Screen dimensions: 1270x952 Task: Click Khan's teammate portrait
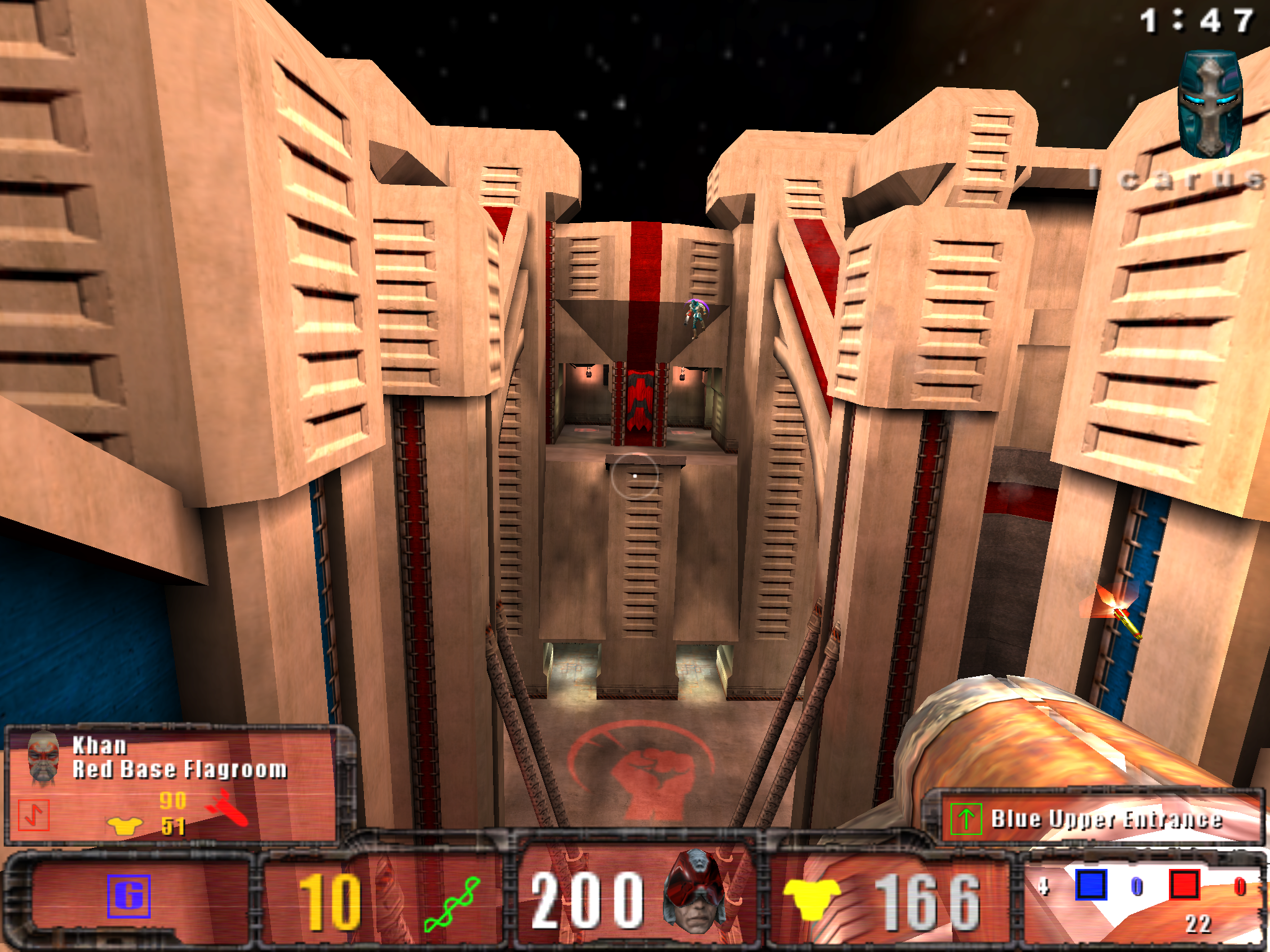click(x=42, y=757)
